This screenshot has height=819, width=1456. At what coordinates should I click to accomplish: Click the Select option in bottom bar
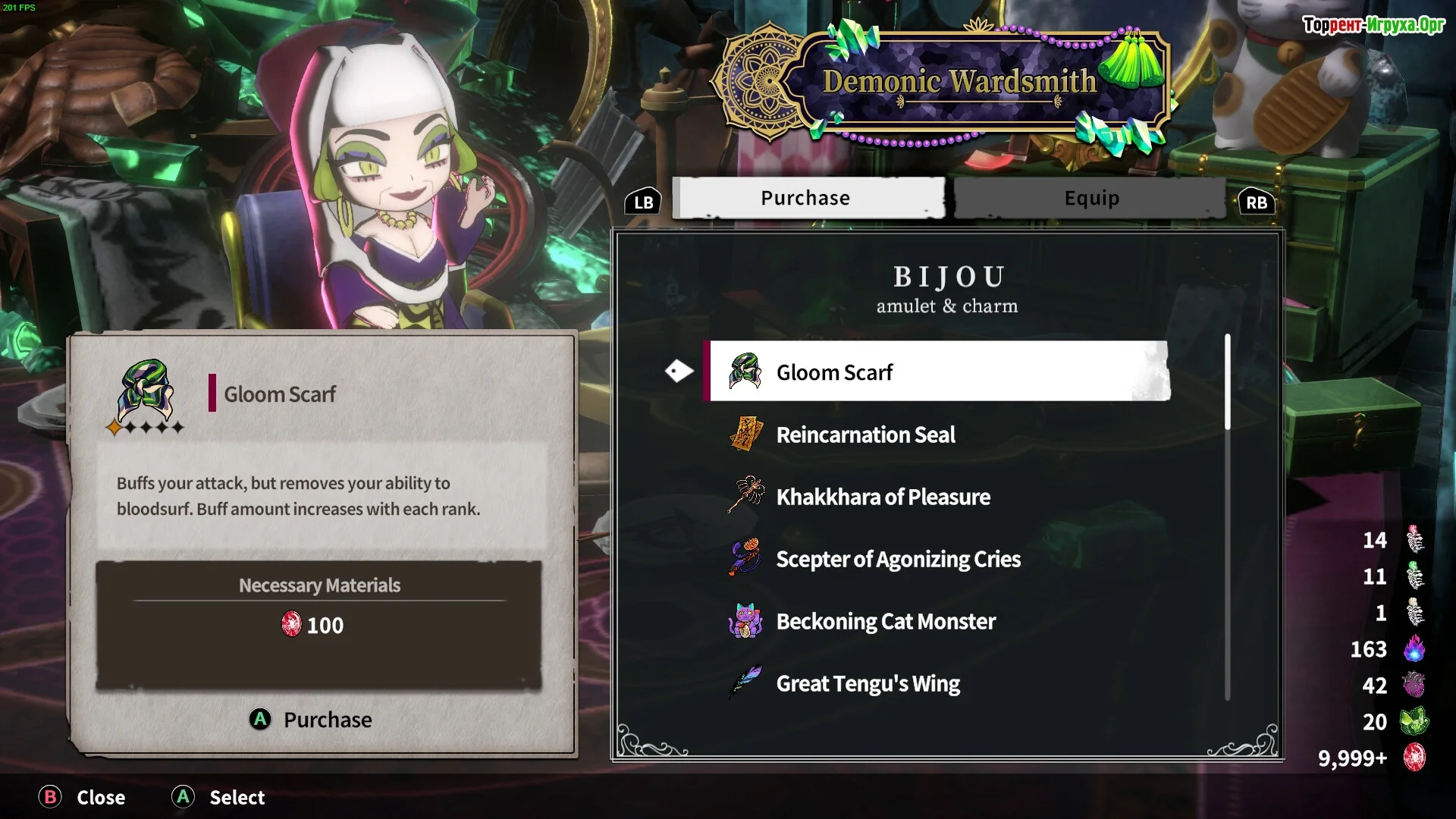tap(218, 797)
